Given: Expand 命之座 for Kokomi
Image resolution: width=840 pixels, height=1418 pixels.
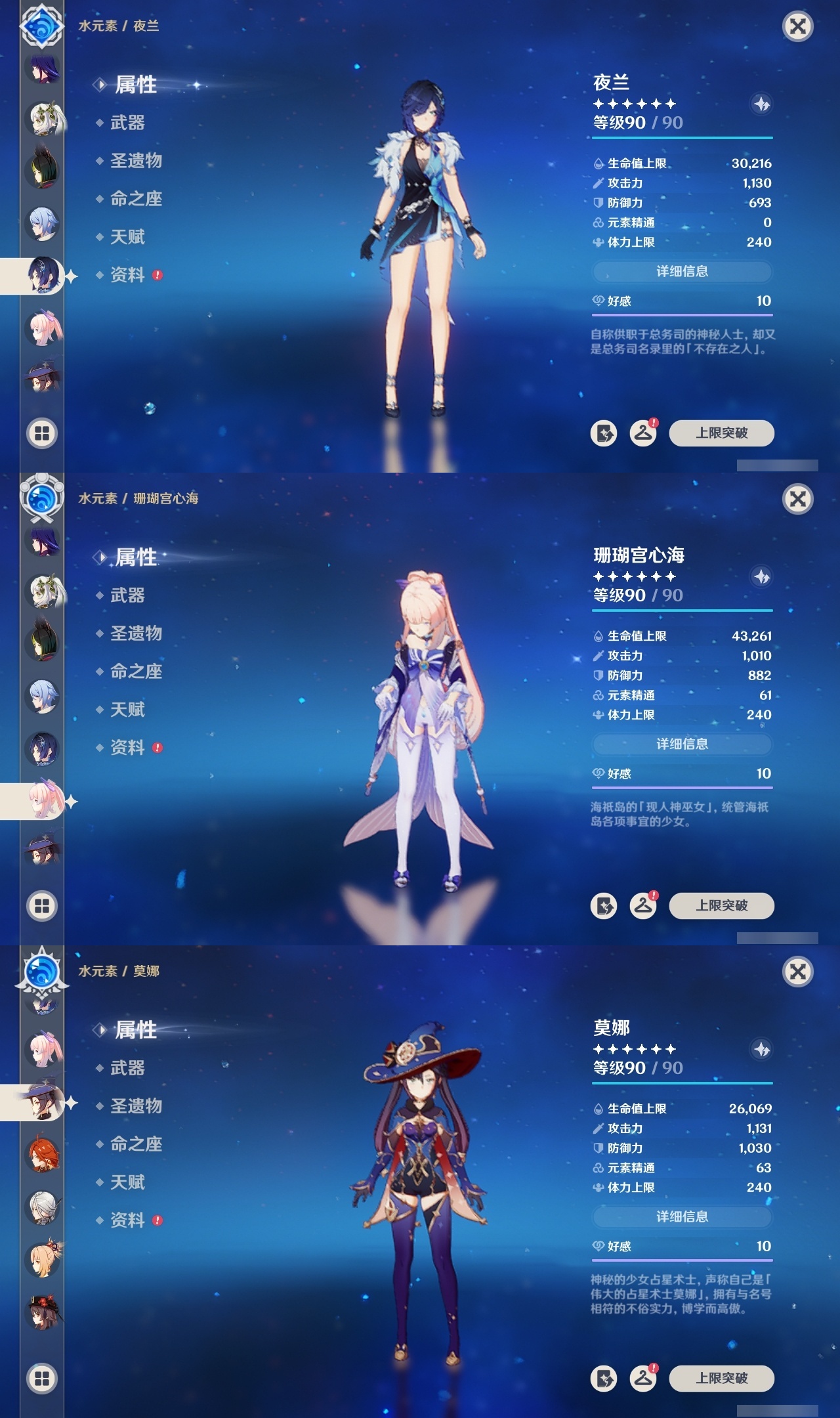Looking at the screenshot, I should coord(136,670).
